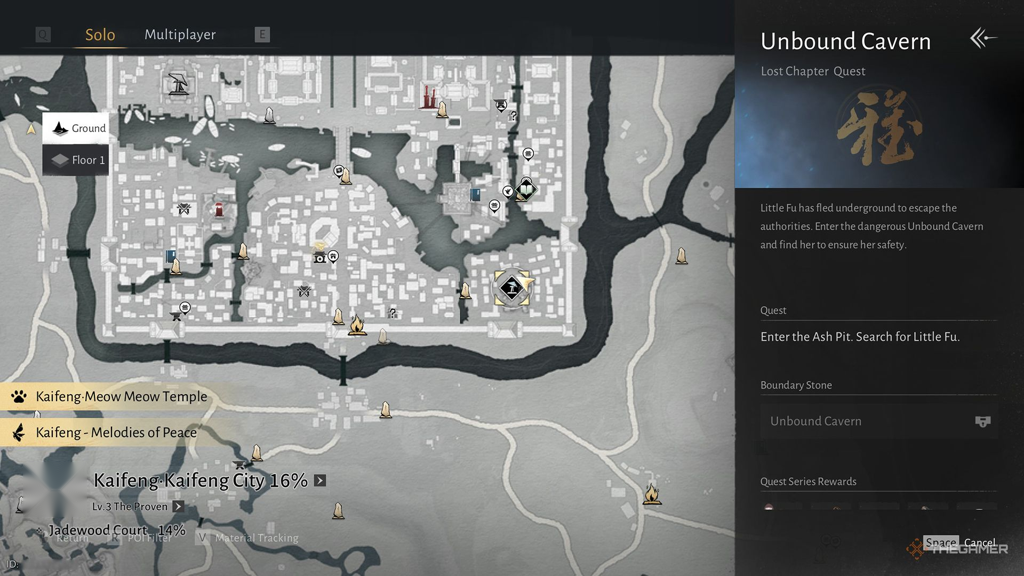1024x576 pixels.
Task: Select the Ground map layer
Action: (x=75, y=128)
